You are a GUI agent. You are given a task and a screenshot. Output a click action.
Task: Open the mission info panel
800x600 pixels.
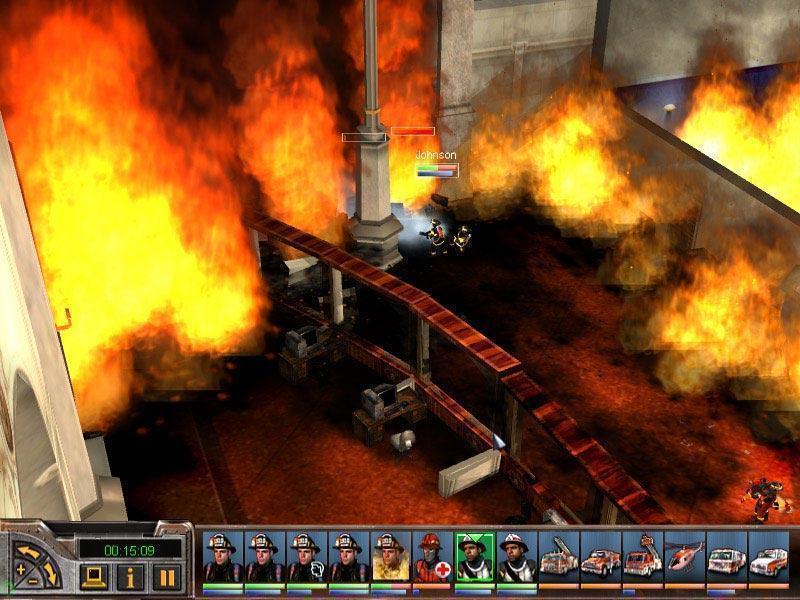[131, 576]
